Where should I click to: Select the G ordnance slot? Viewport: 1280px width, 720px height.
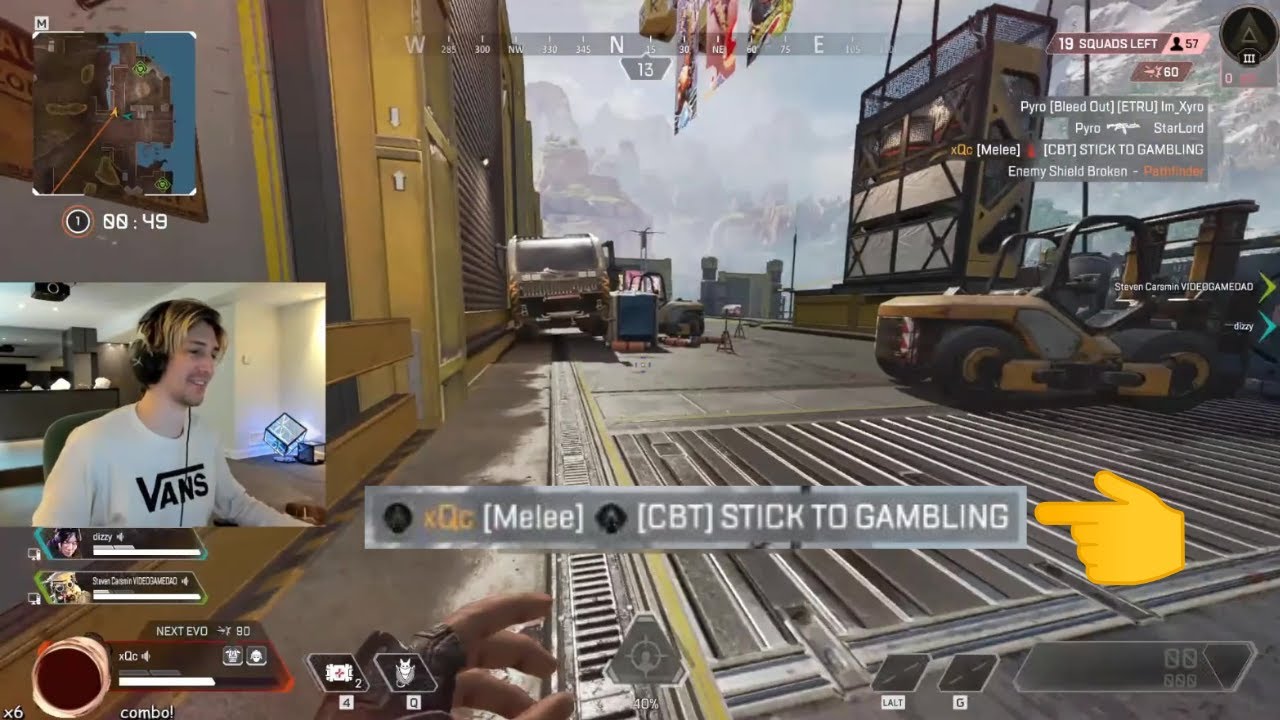click(x=966, y=674)
